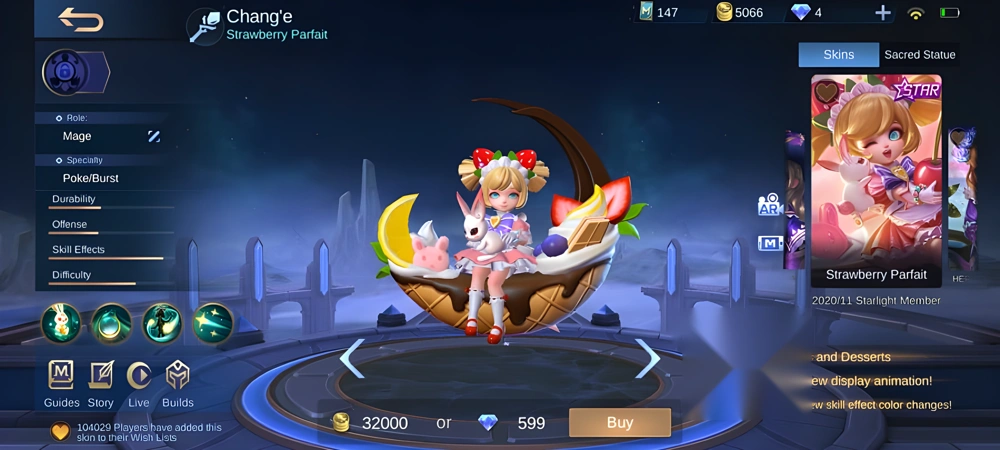The height and width of the screenshot is (450, 1000).
Task: Open the hero Story
Action: [100, 382]
